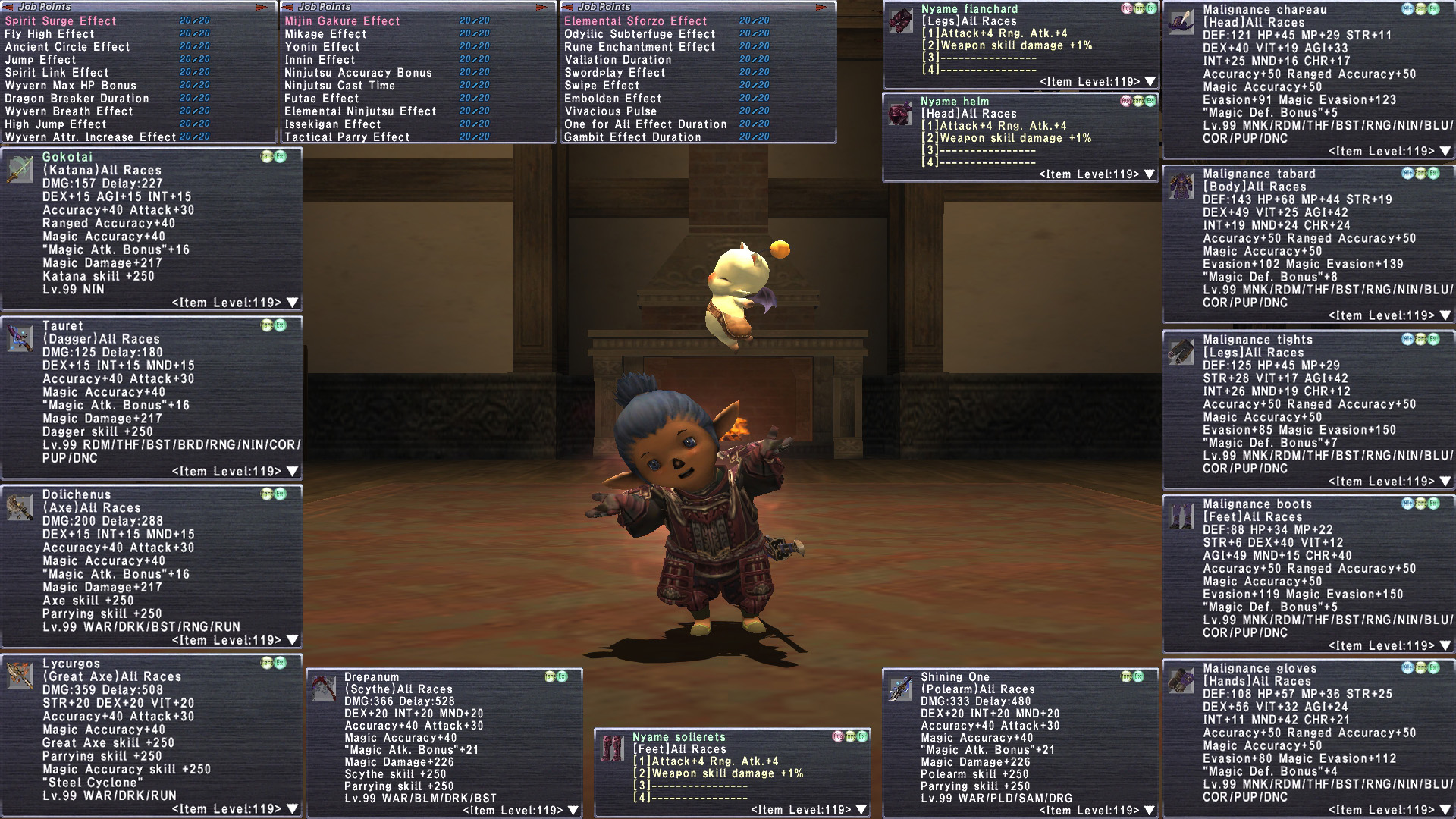
Task: Click the Dolichenus axe icon
Action: [20, 507]
